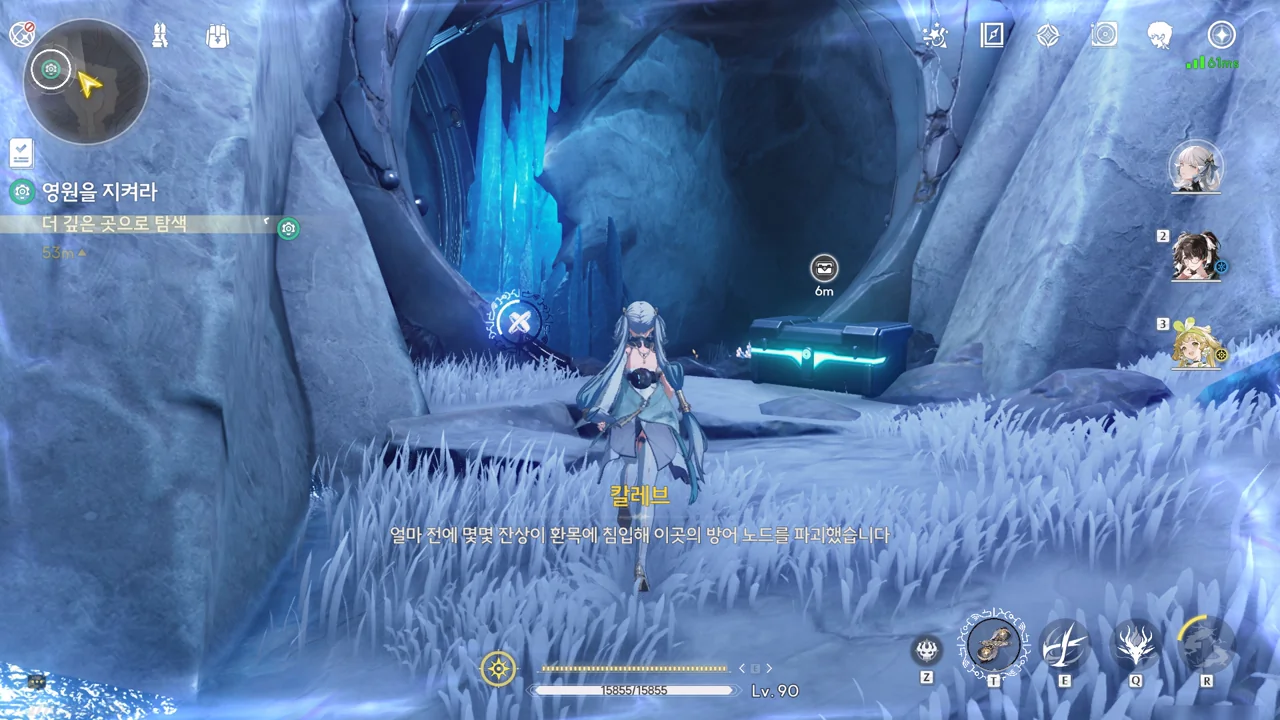Trigger the dragon resonance liberation icon
This screenshot has height=720, width=1280.
1206,643
